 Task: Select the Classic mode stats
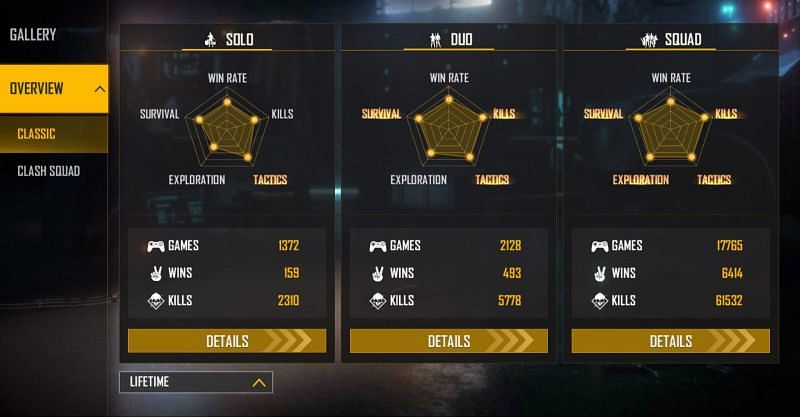38,134
